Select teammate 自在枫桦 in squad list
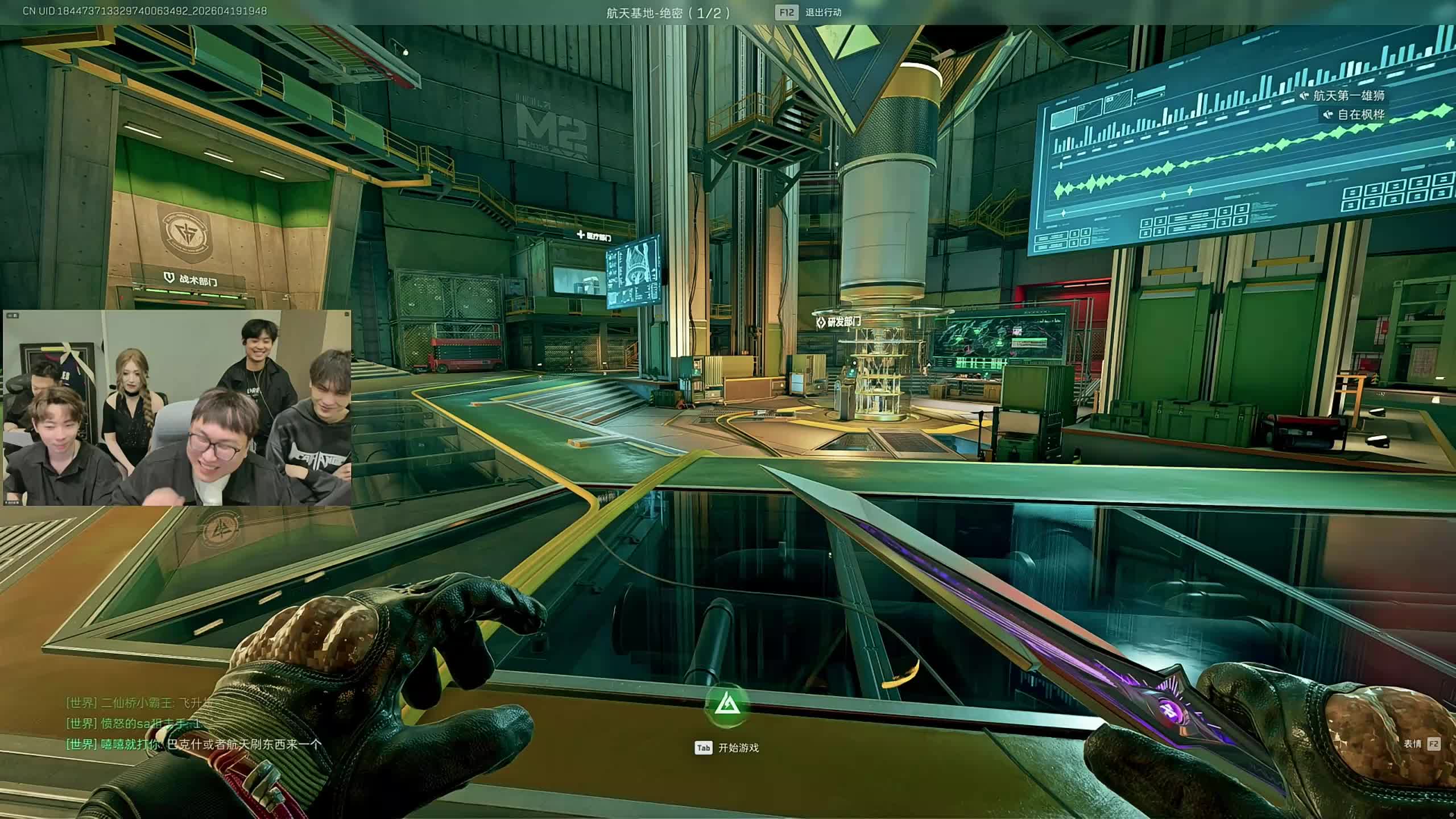 [x=1360, y=114]
